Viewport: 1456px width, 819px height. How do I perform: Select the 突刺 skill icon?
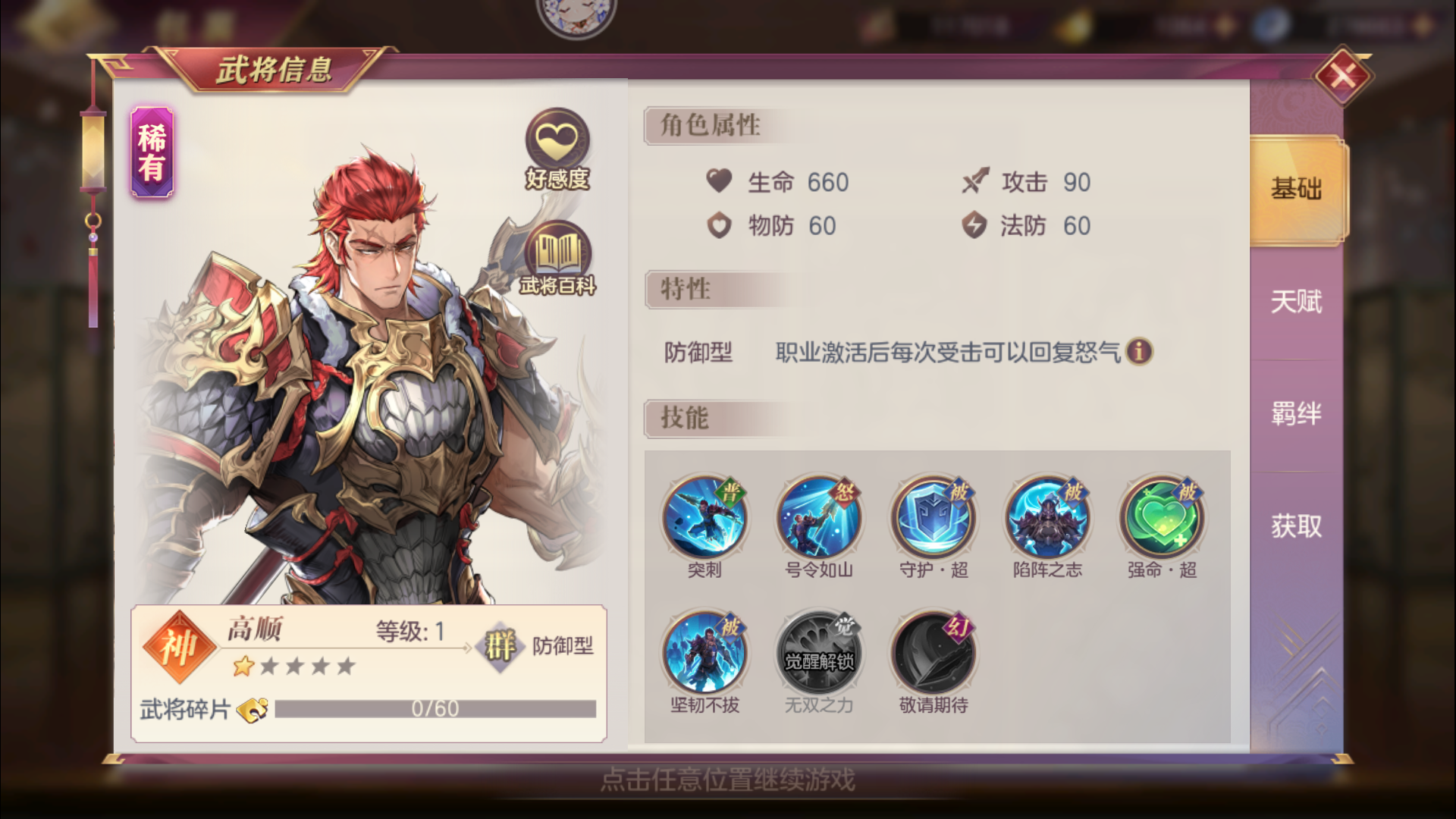tap(705, 518)
